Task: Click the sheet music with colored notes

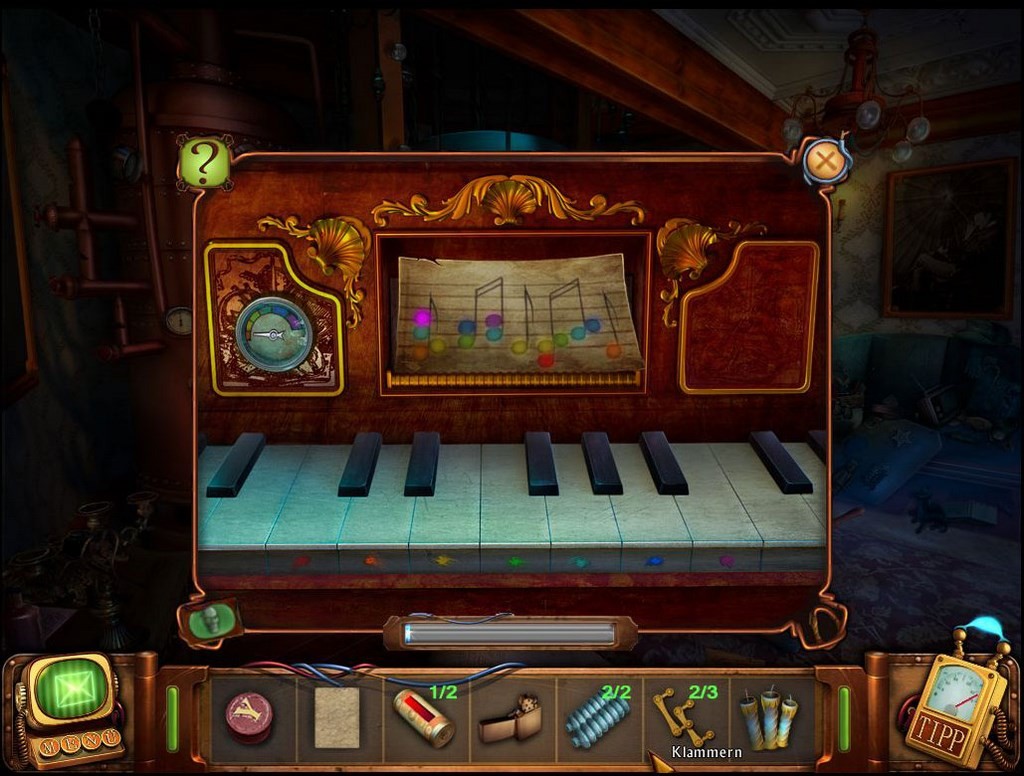Action: pyautogui.click(x=516, y=314)
